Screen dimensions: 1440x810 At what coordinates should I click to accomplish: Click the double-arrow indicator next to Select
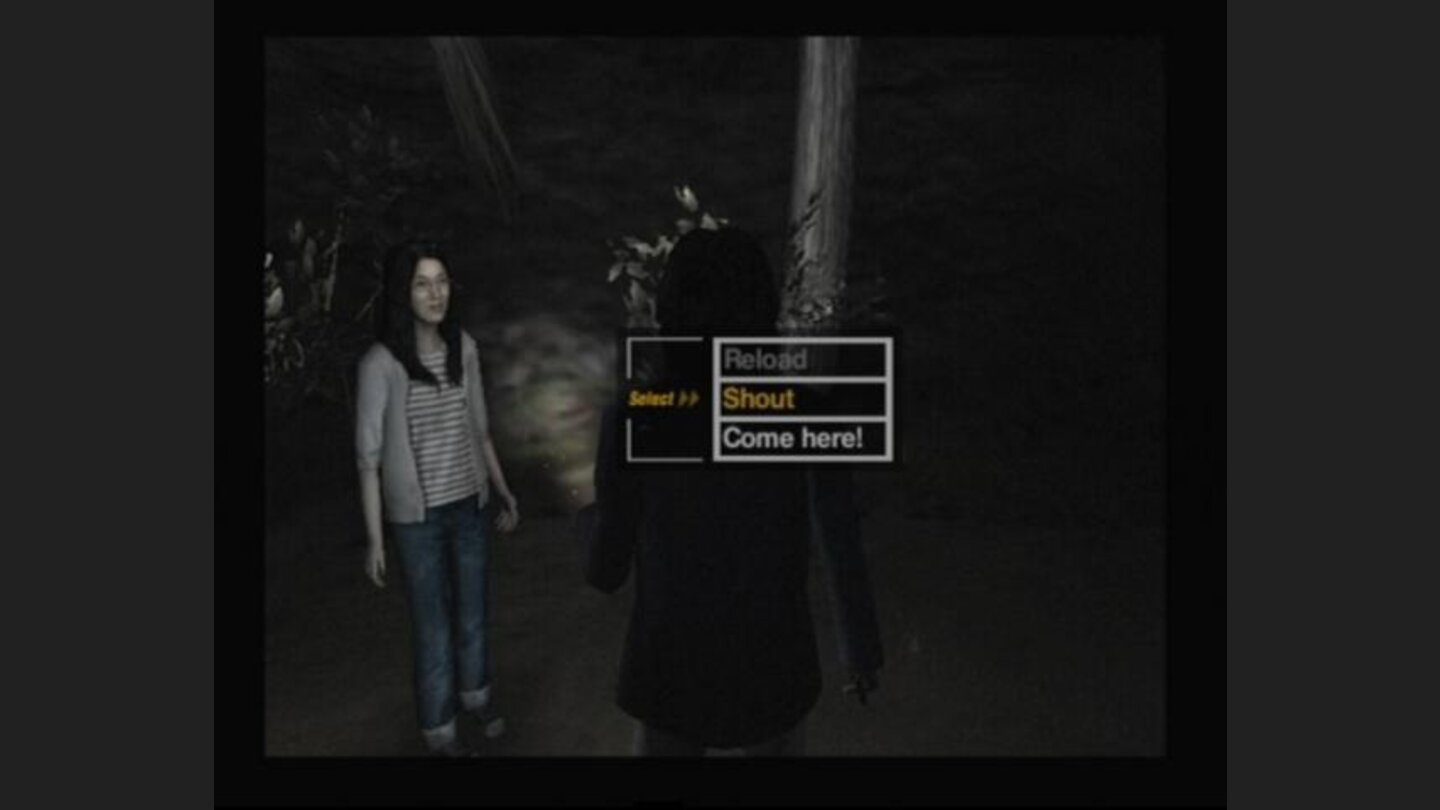pos(690,398)
